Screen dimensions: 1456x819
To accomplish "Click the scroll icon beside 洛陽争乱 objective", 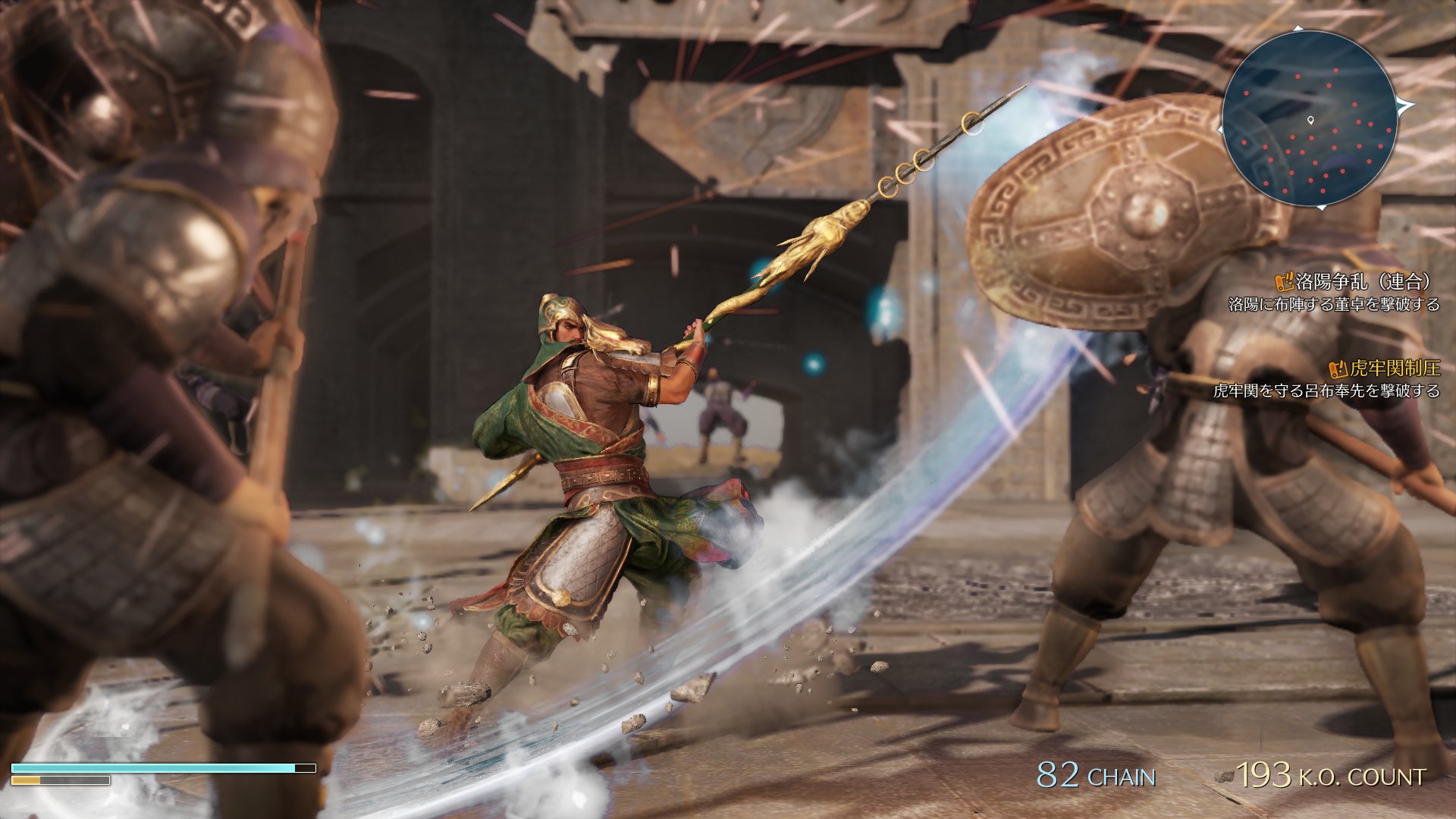I will [x=1283, y=283].
